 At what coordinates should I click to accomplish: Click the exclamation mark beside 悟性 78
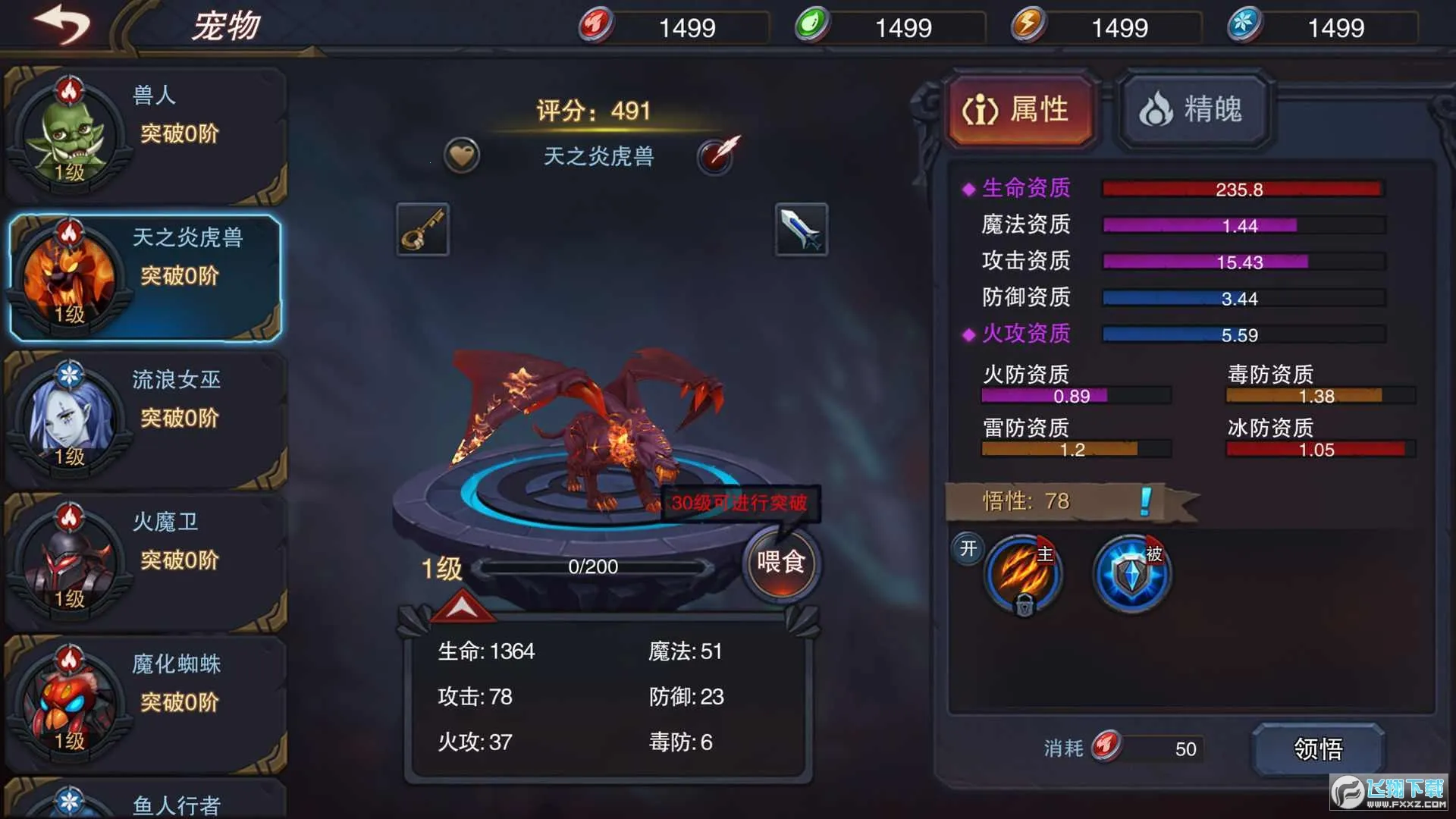(1144, 500)
